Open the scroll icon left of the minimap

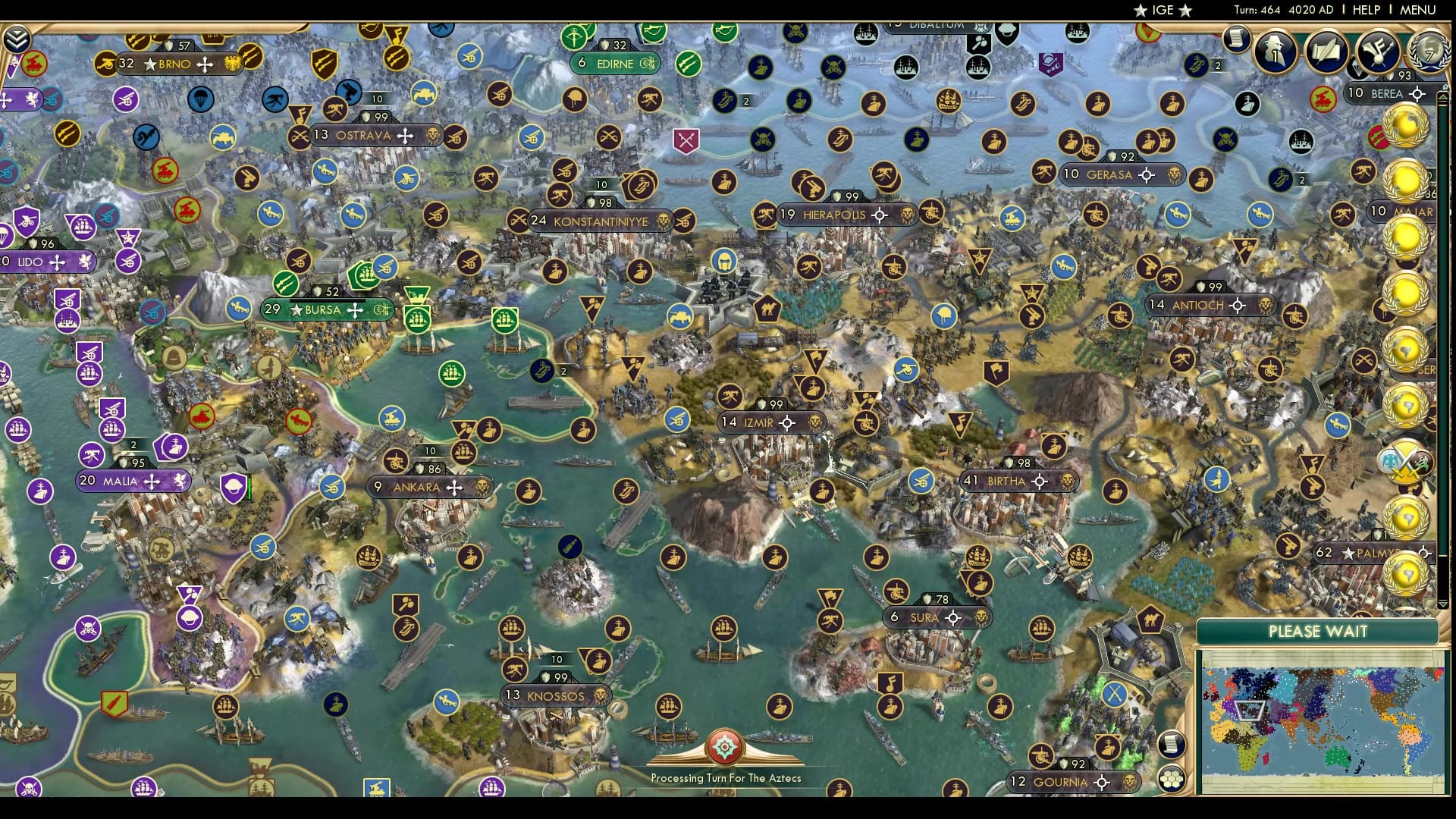click(x=1172, y=745)
